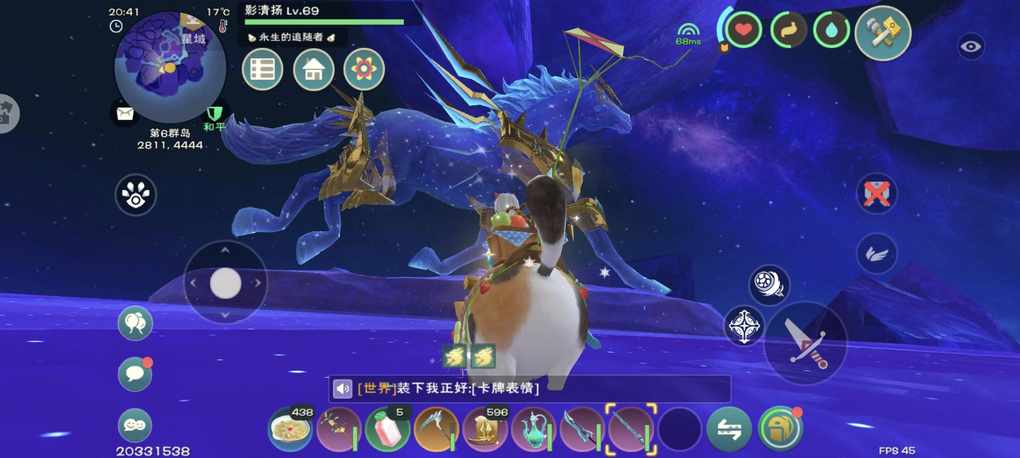Tap the house home button
This screenshot has width=1020, height=458.
(x=313, y=70)
